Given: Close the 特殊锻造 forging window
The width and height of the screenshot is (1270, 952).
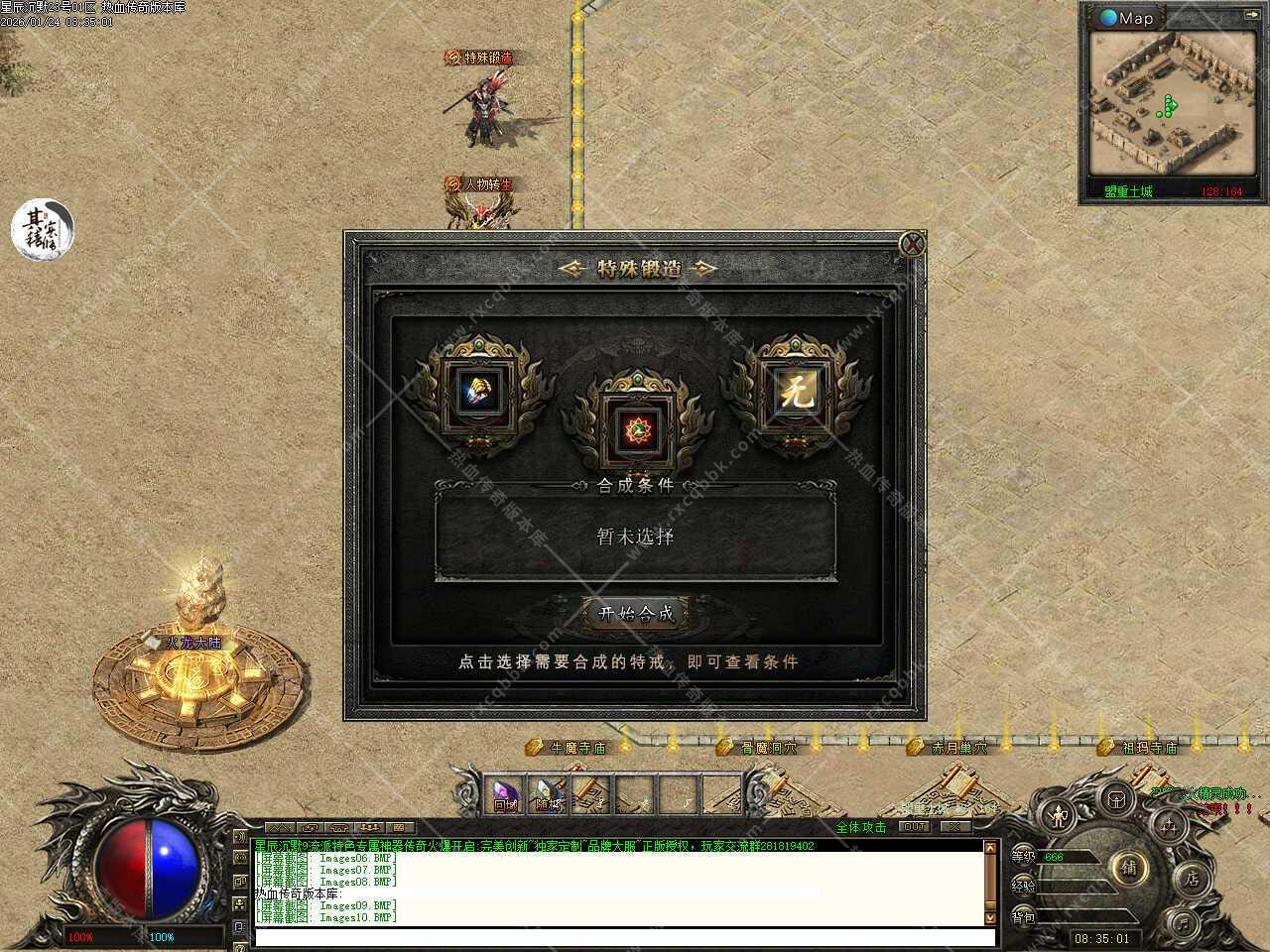Looking at the screenshot, I should [x=912, y=245].
